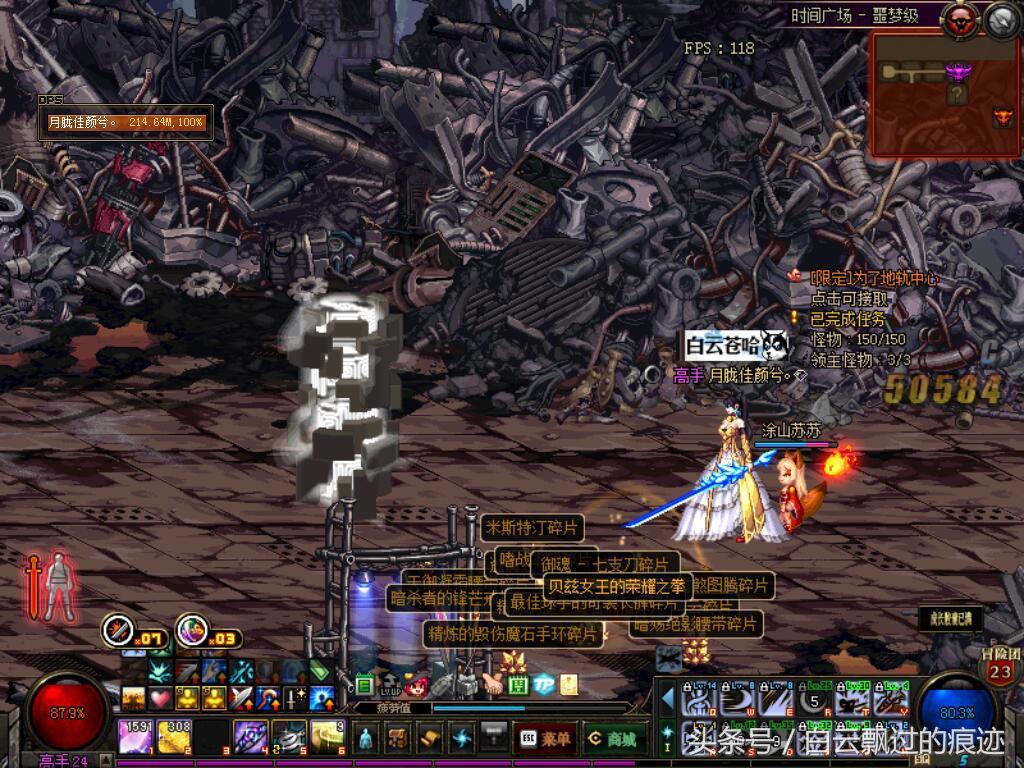1024x768 pixels.
Task: Open the character silhouette menu icon
Action: click(366, 738)
